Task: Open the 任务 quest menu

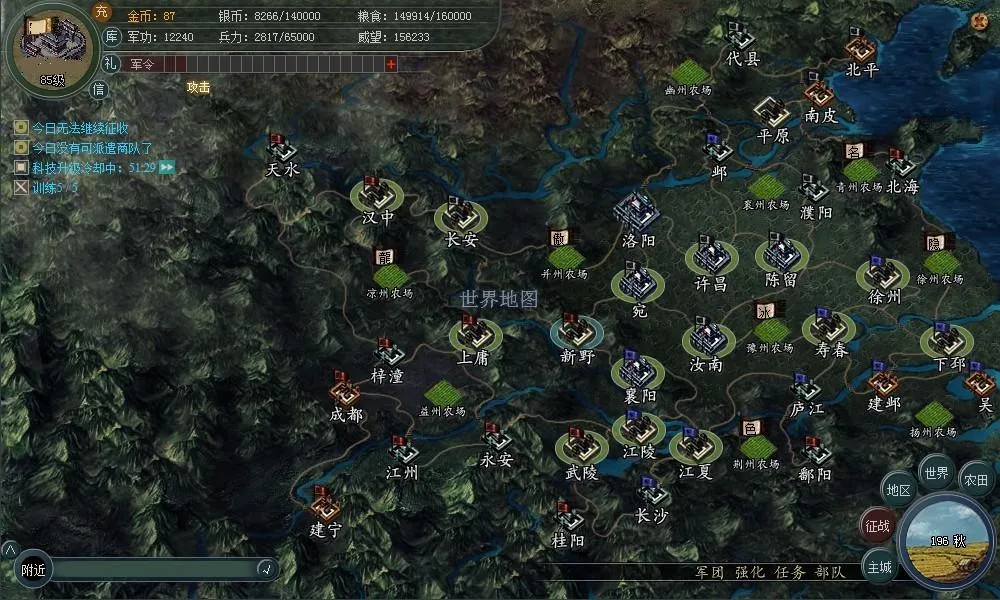Action: (789, 572)
